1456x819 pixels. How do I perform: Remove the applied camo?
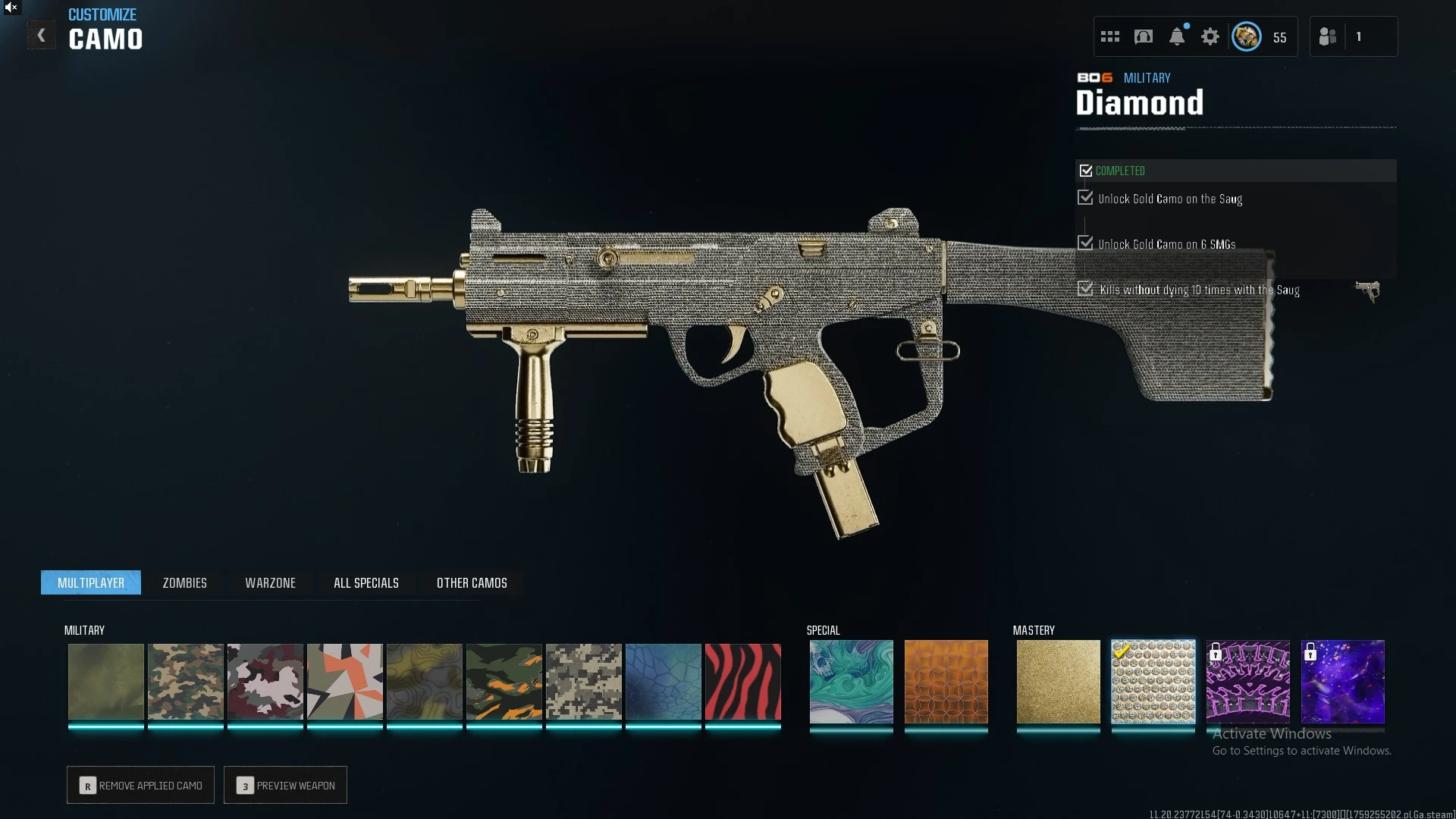pyautogui.click(x=140, y=785)
